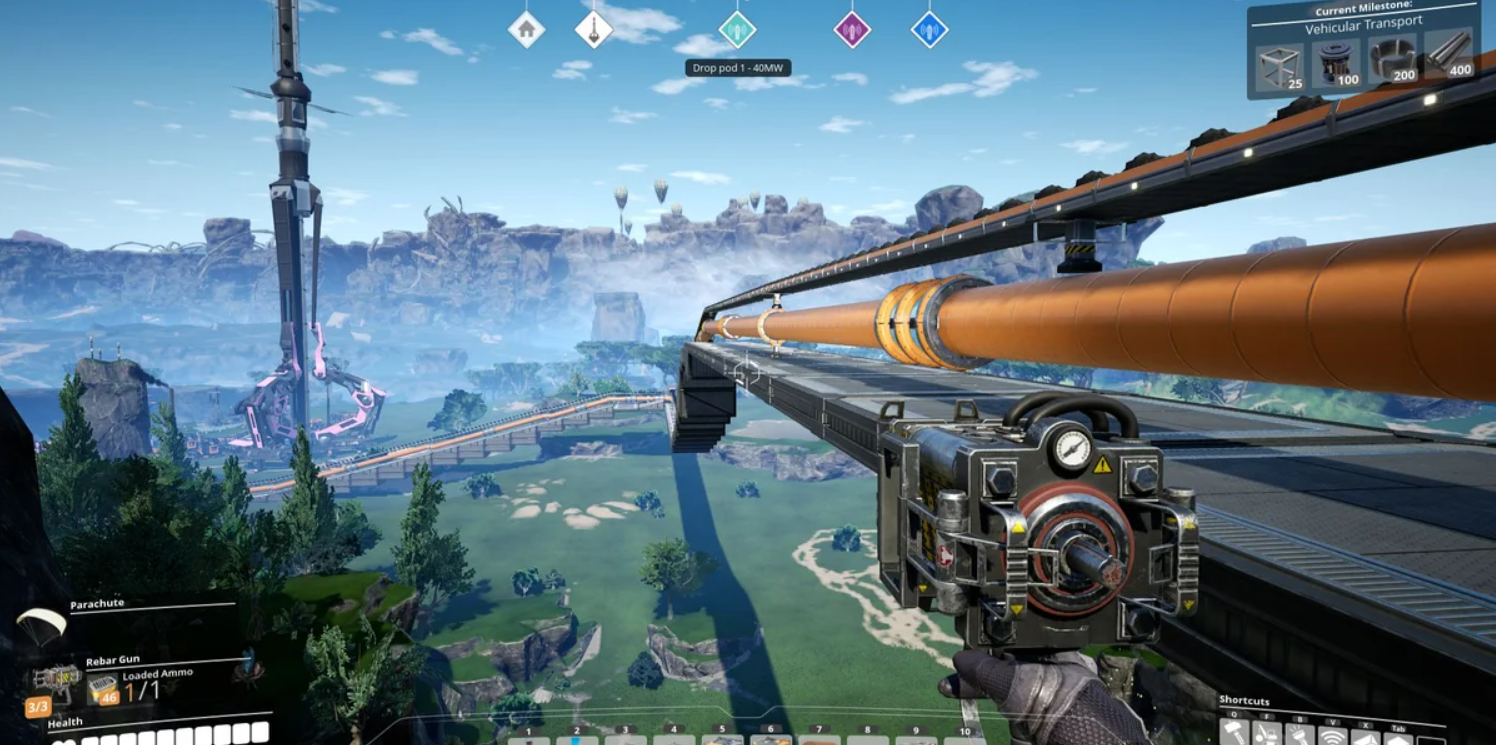Pick the blue beacon compass marker
Viewport: 1496px width, 745px height.
tap(929, 29)
